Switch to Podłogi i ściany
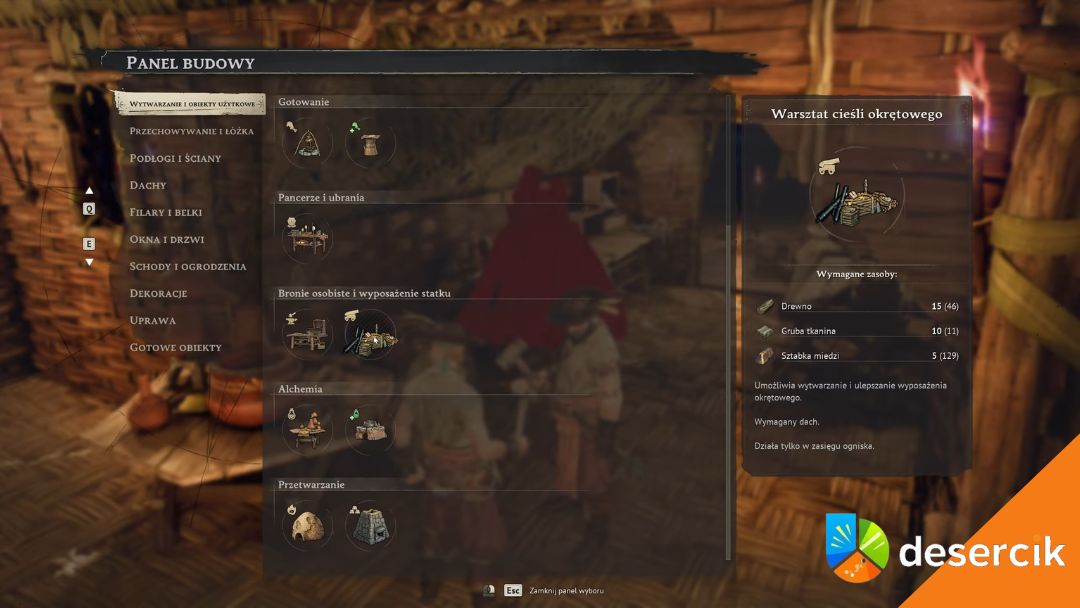Viewport: 1080px width, 608px height. click(175, 158)
